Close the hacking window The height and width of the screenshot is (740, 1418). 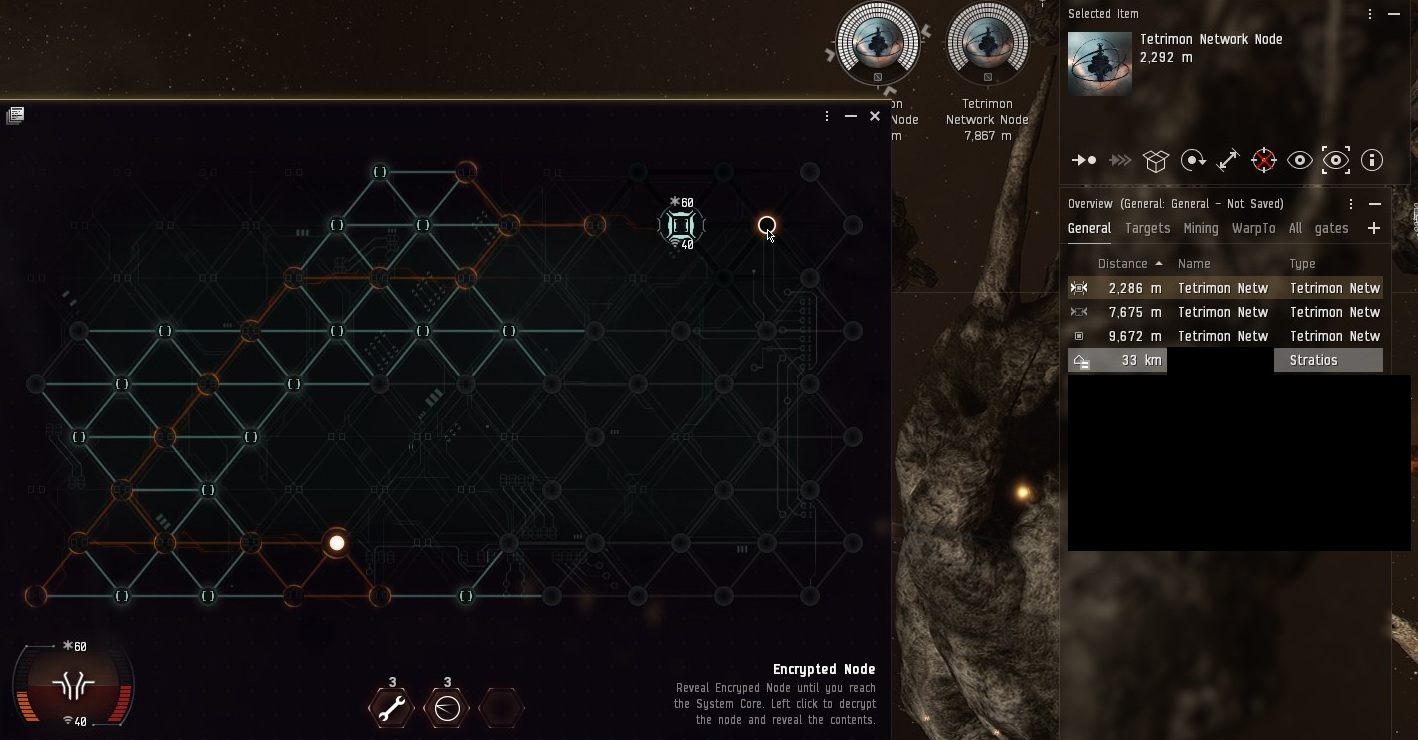pos(875,116)
